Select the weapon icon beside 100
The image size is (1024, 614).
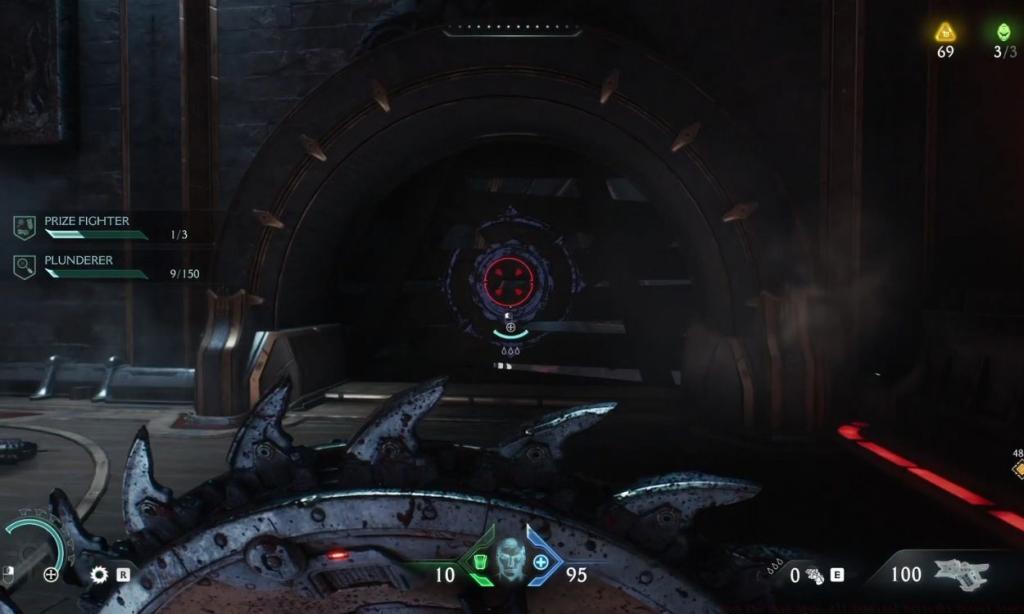[961, 574]
